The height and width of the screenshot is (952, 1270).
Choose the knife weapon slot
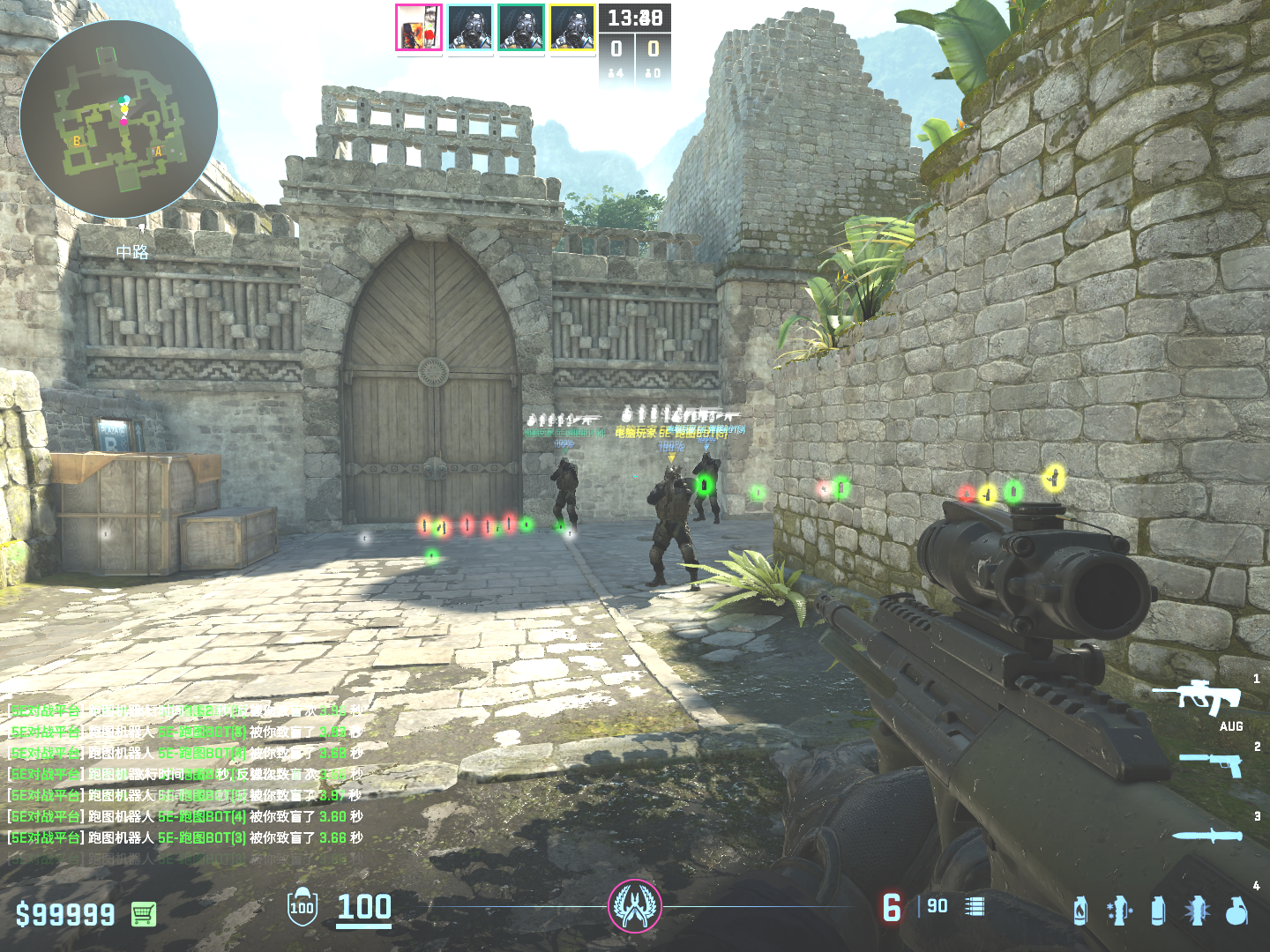pos(1207,835)
